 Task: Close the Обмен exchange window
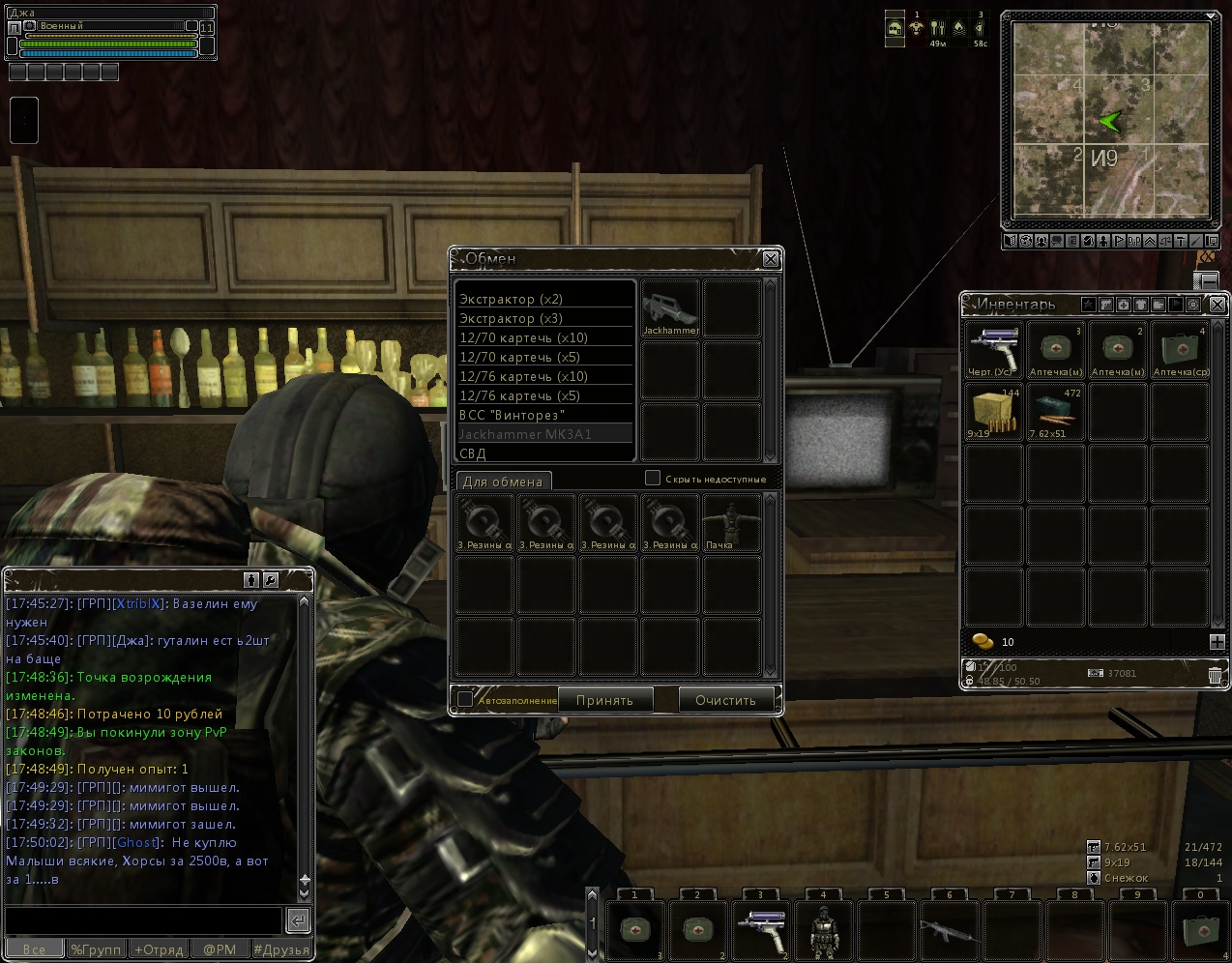[771, 259]
